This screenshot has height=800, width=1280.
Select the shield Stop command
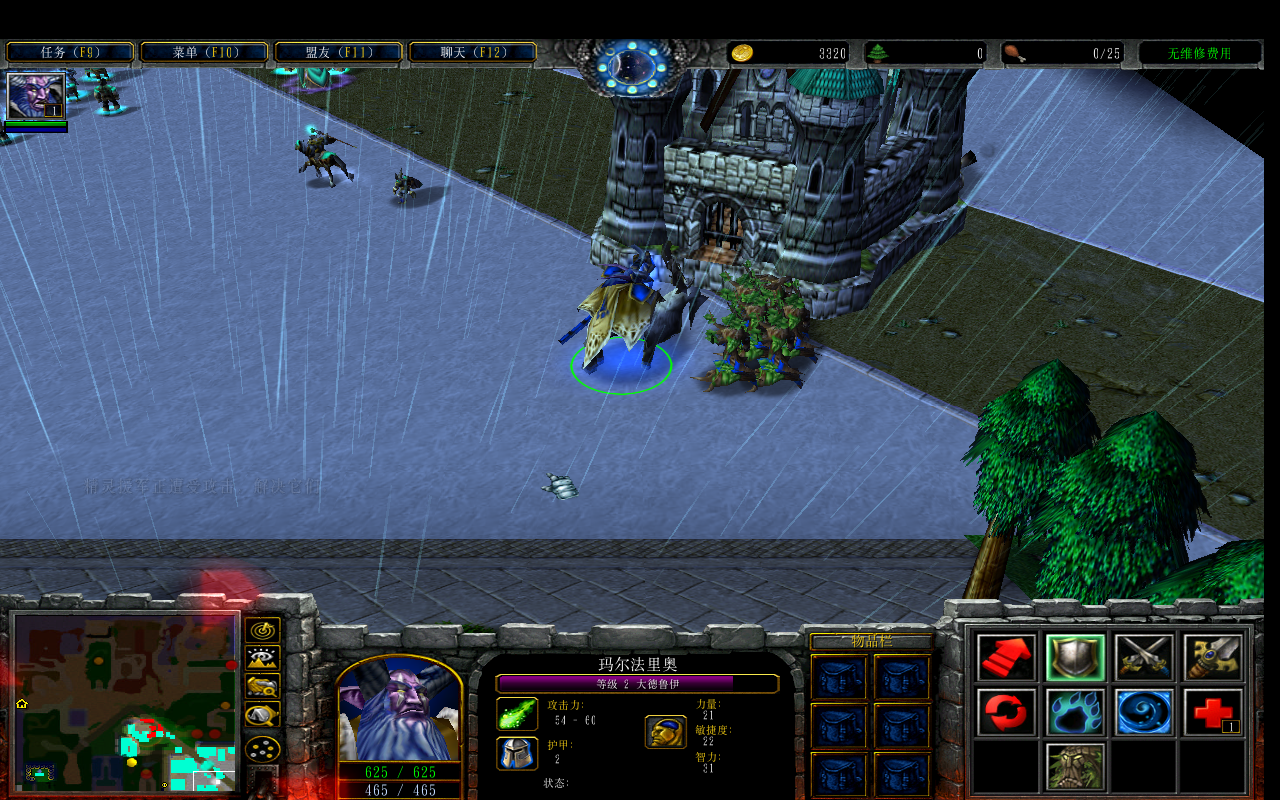1076,657
